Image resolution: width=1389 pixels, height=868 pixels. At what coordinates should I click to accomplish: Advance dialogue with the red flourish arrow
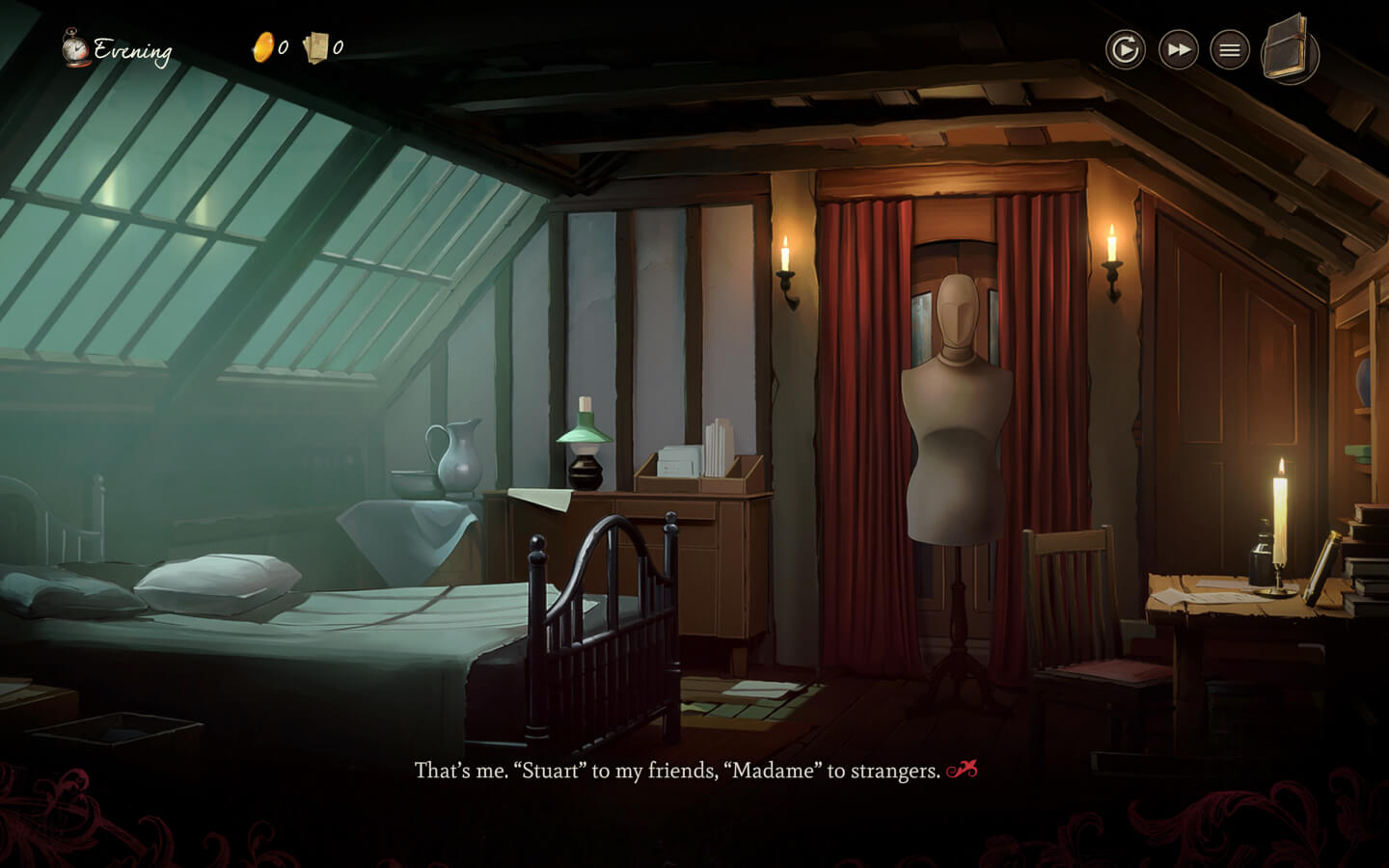[x=962, y=770]
